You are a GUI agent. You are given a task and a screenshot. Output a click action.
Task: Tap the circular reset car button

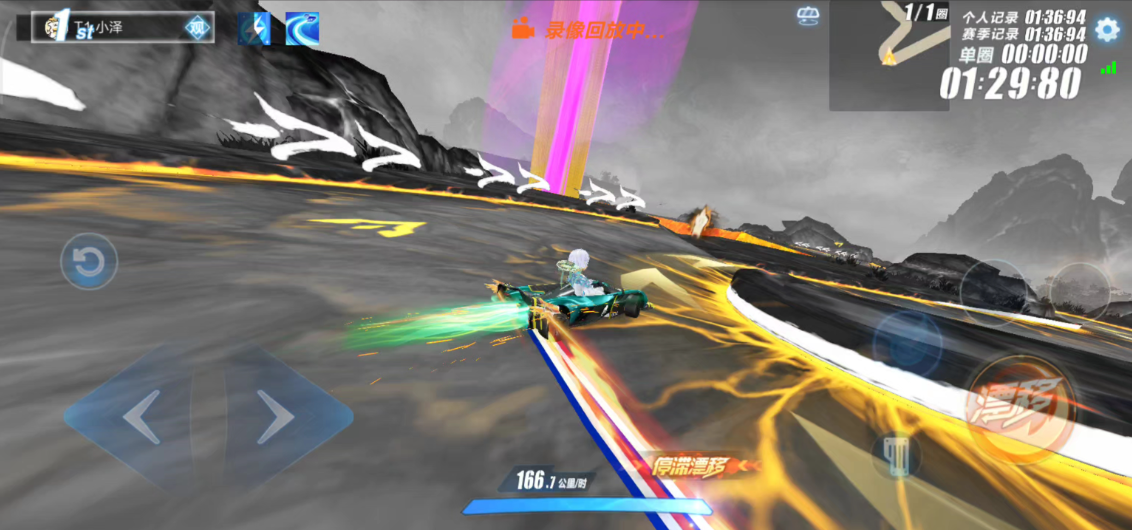click(89, 263)
